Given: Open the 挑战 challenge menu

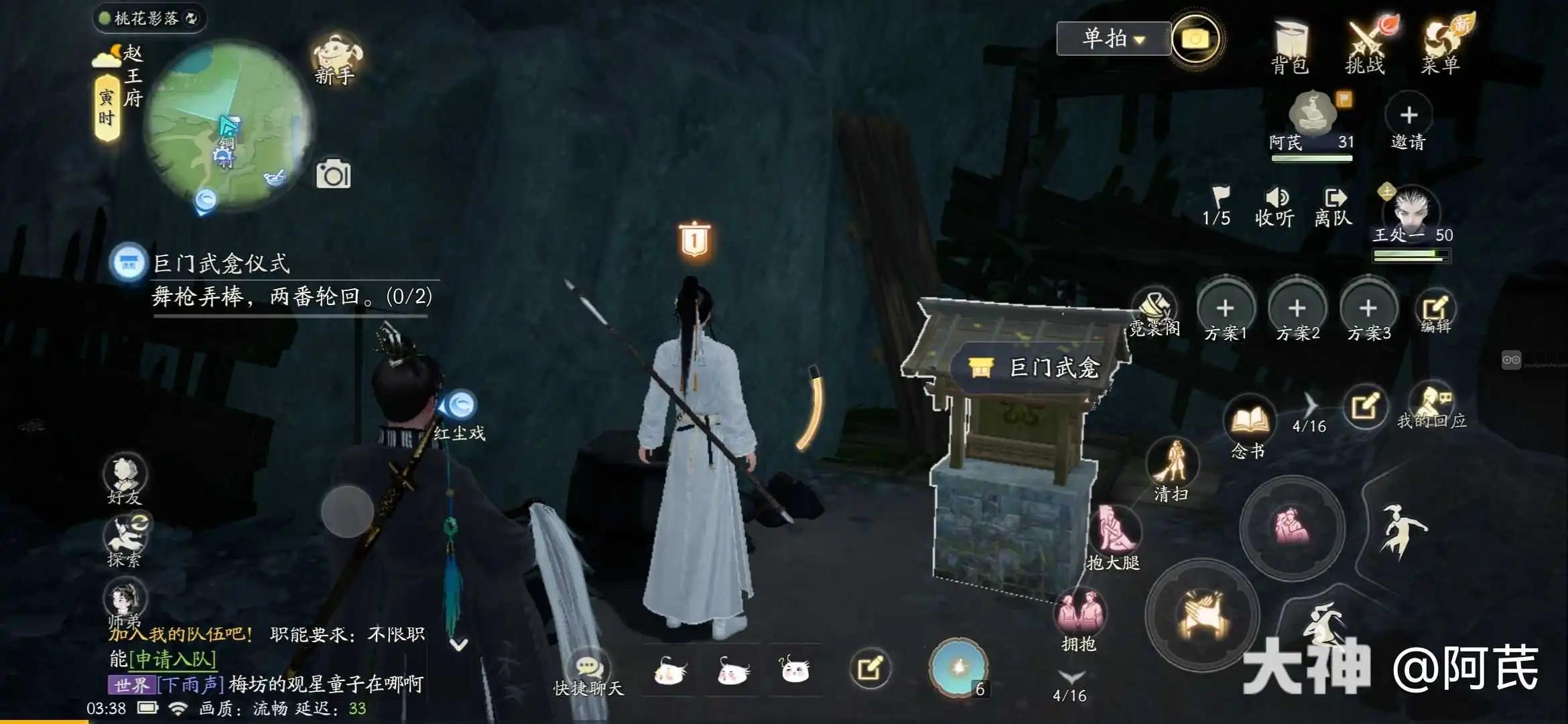Looking at the screenshot, I should (x=1365, y=46).
